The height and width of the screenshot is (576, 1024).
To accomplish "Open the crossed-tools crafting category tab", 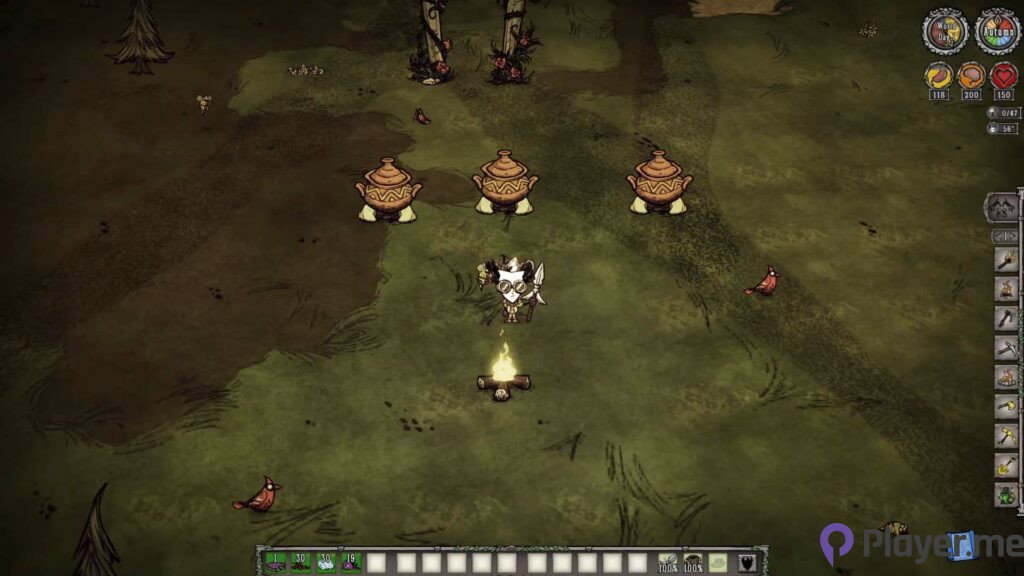I will tap(1002, 208).
